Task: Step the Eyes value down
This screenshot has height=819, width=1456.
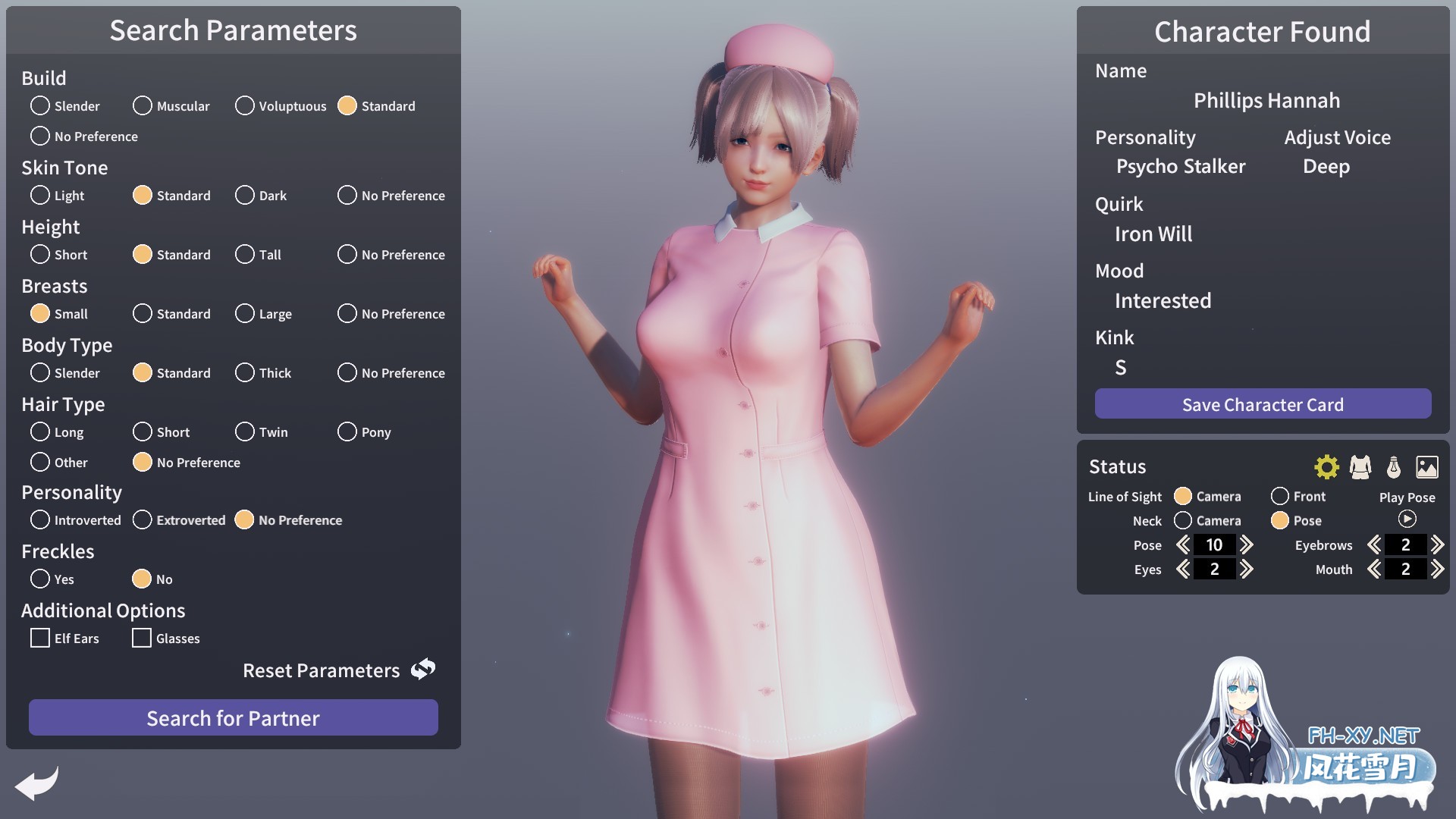Action: point(1181,569)
